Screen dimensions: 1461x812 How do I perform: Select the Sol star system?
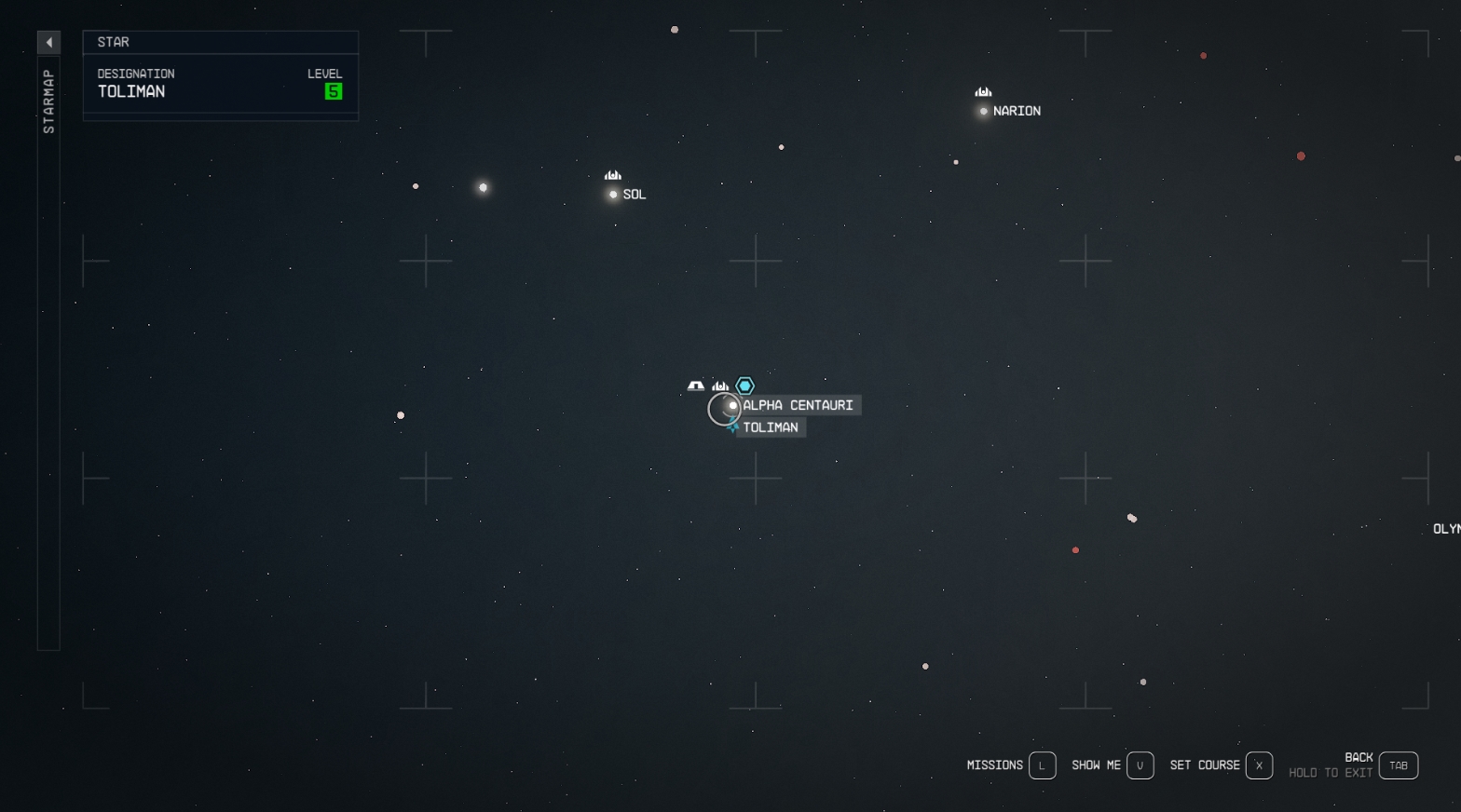(614, 195)
